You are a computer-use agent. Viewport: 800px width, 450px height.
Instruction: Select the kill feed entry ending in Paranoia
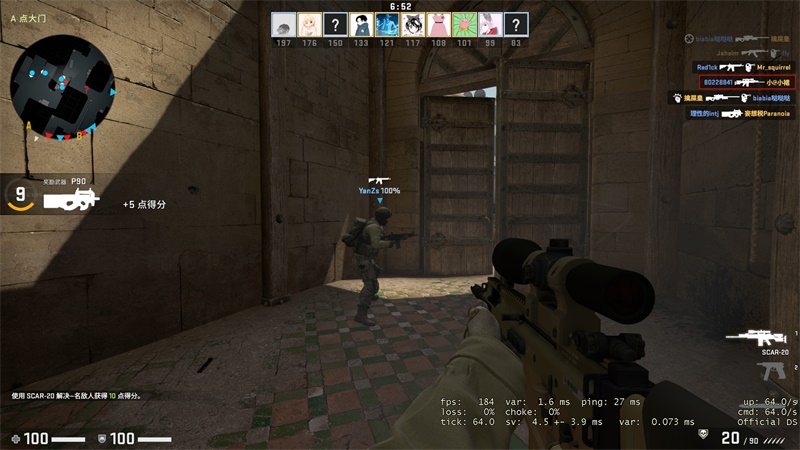tap(739, 113)
